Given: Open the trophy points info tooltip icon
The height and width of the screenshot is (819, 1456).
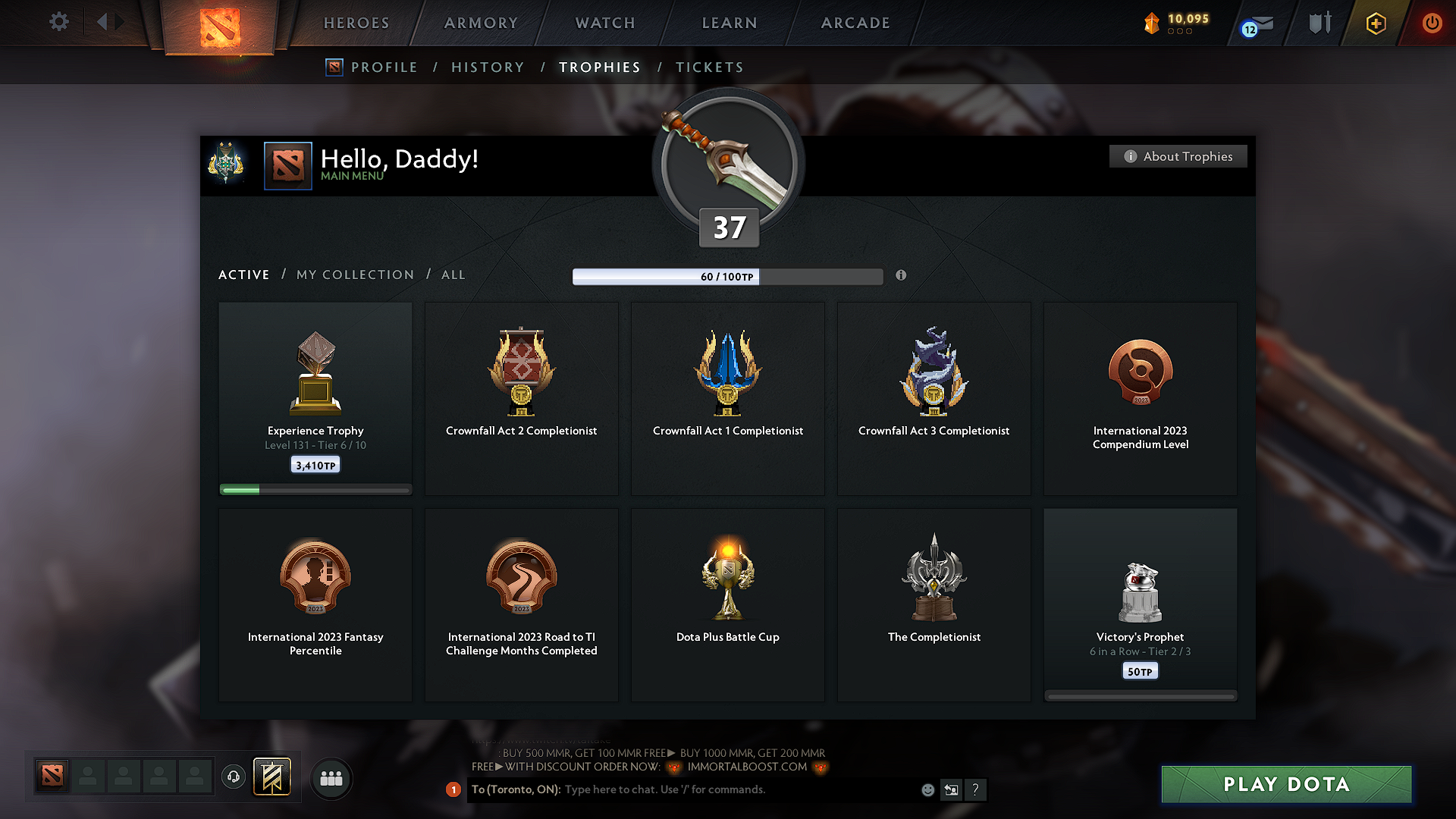Looking at the screenshot, I should (901, 276).
